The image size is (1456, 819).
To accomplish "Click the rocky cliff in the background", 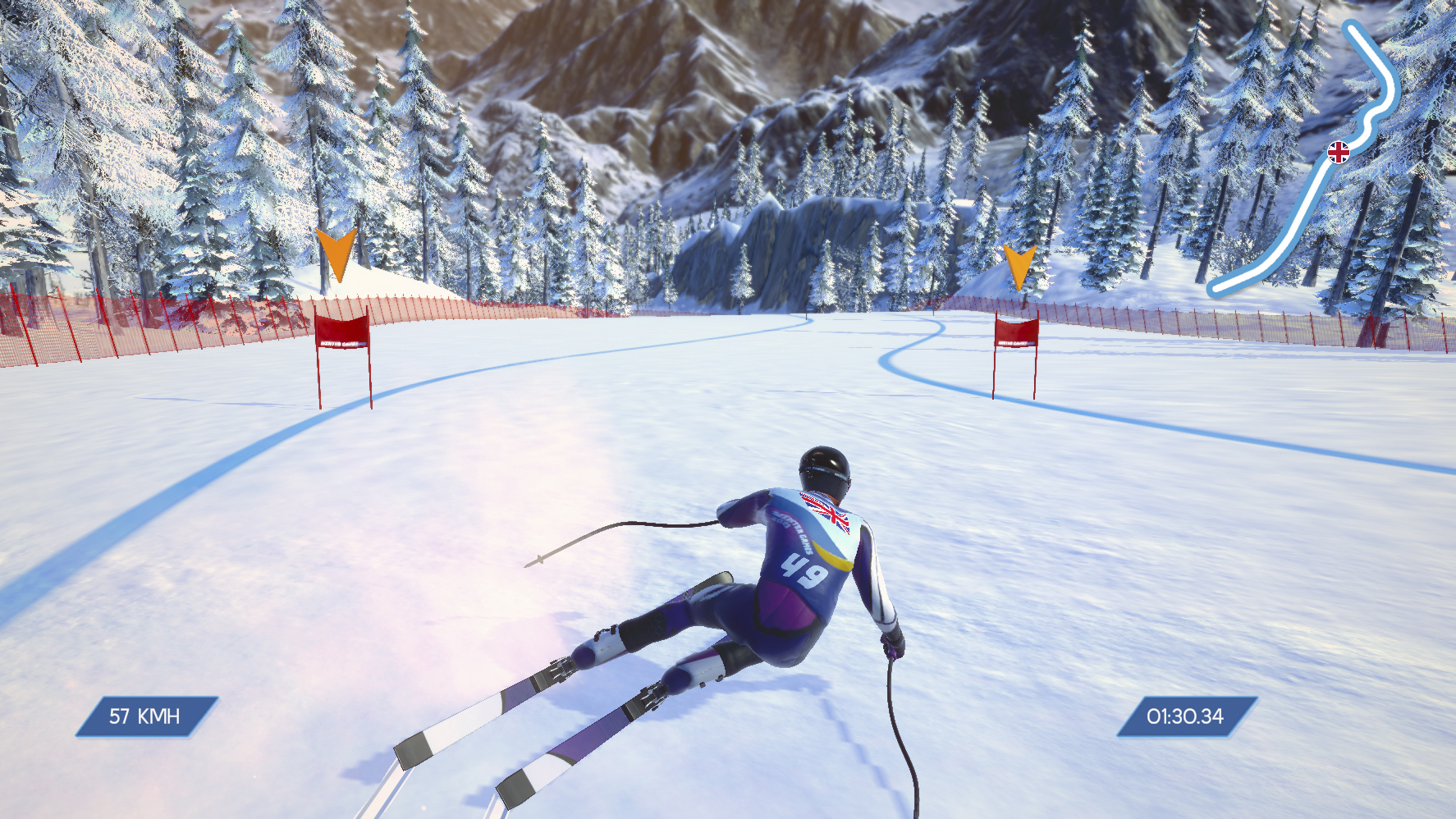I will [x=796, y=238].
